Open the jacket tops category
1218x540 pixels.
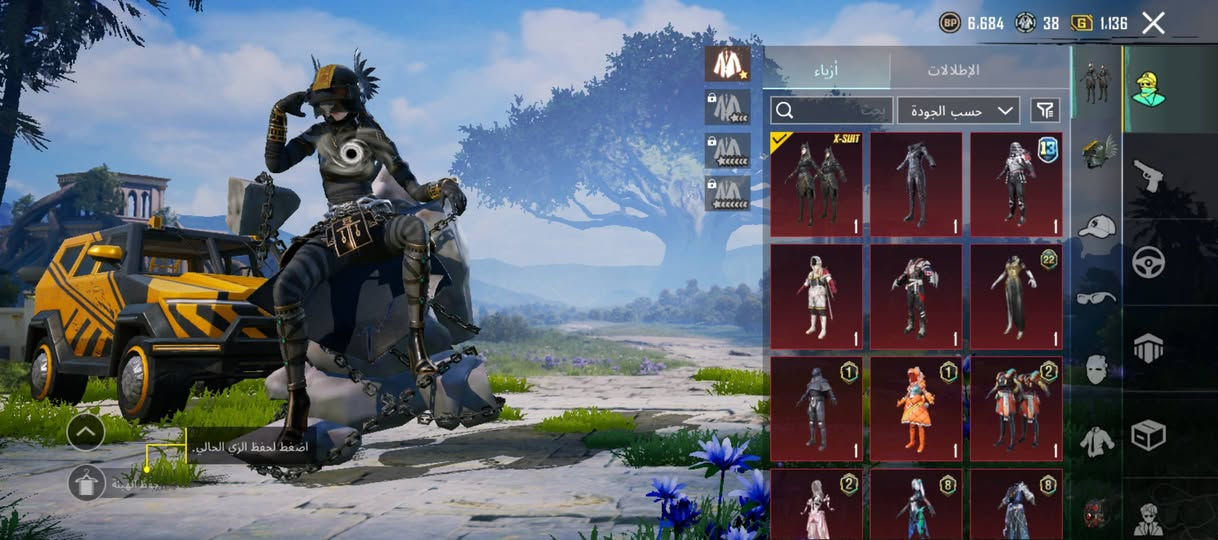[1097, 440]
